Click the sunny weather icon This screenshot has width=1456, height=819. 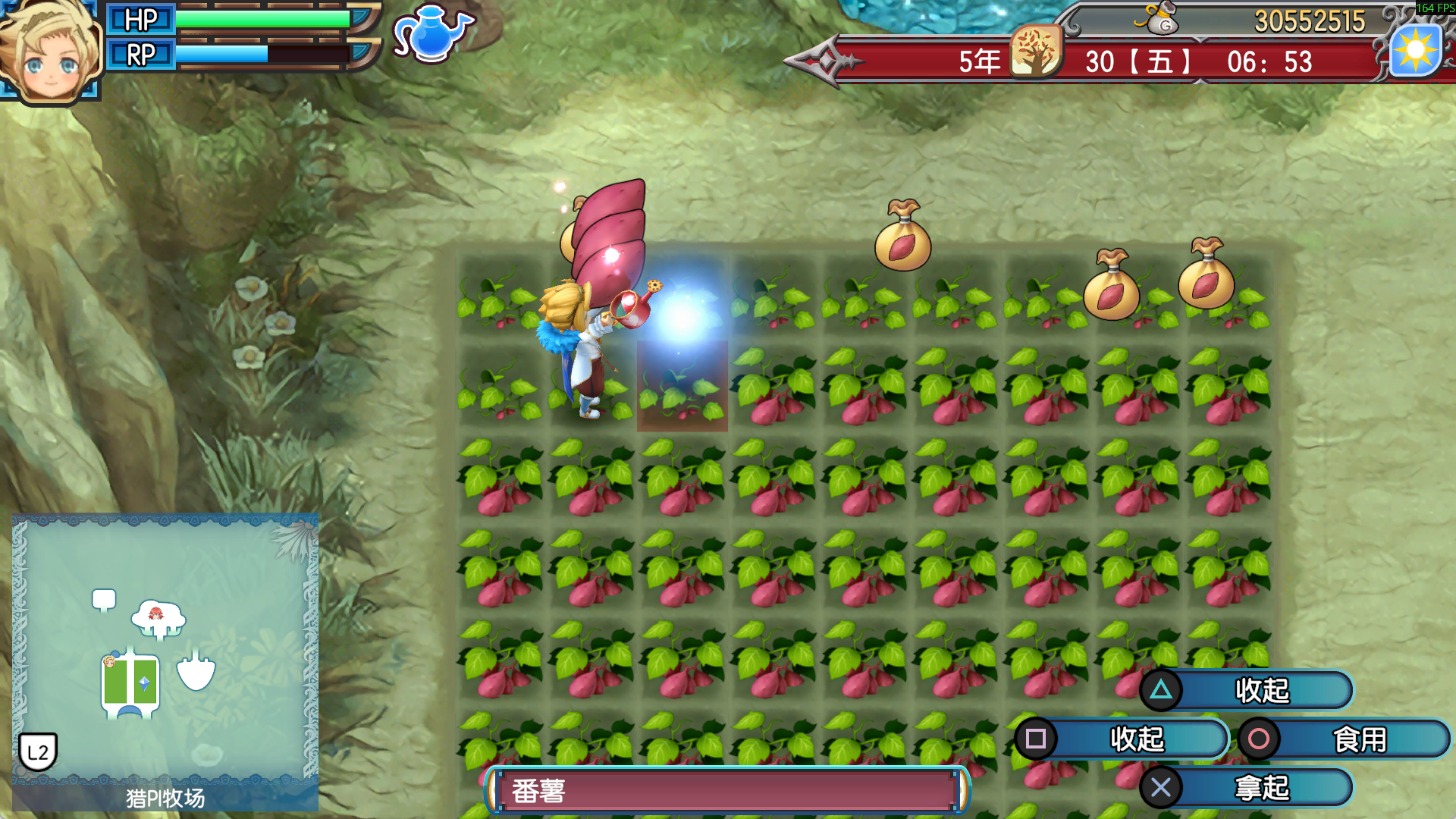pyautogui.click(x=1415, y=51)
